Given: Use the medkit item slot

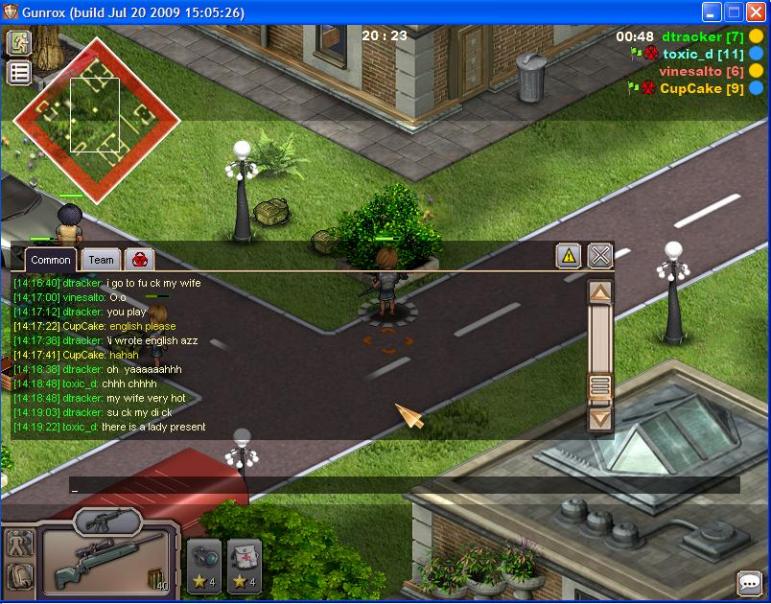Looking at the screenshot, I should pos(244,565).
